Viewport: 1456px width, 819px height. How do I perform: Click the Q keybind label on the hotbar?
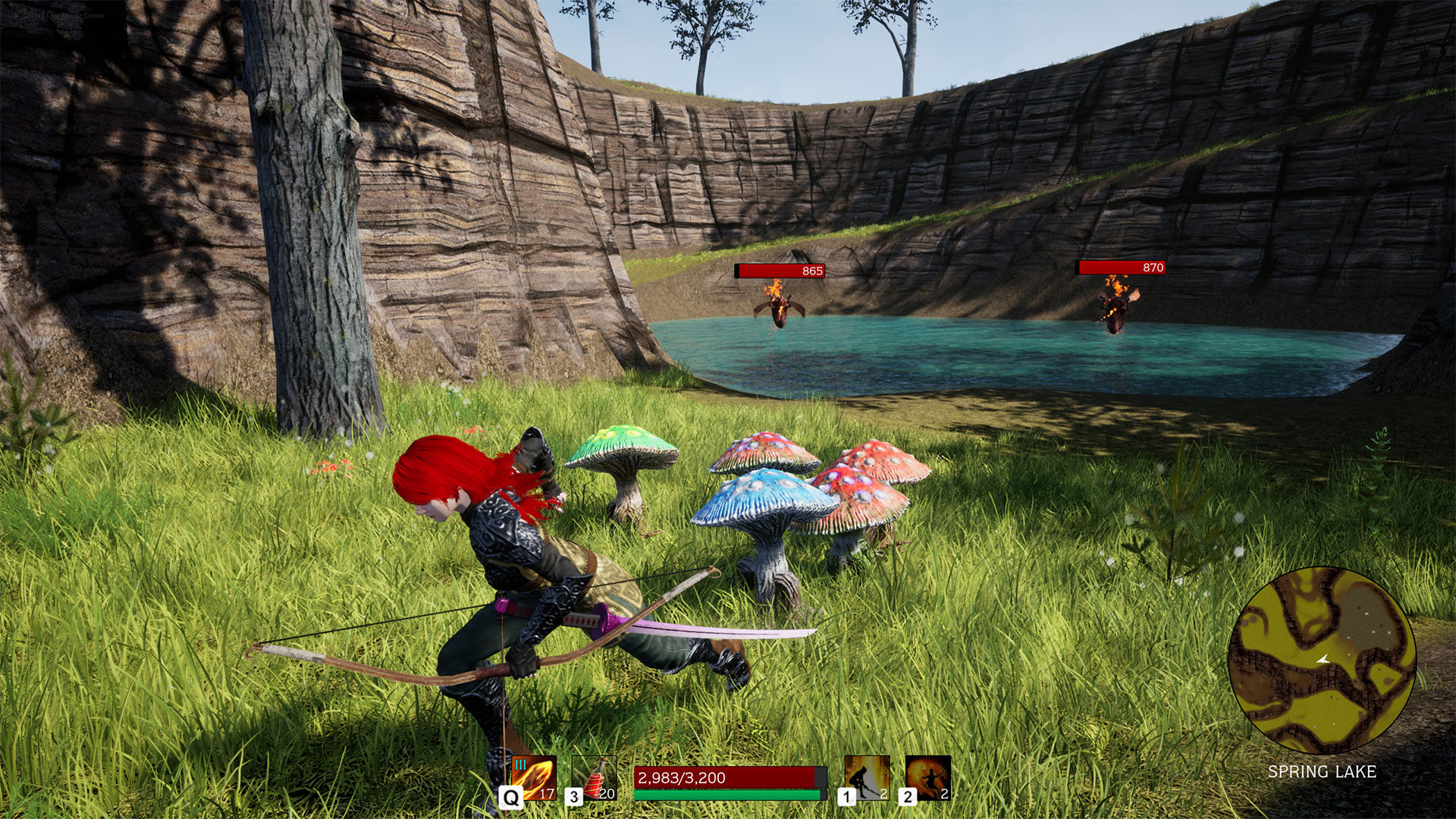(510, 796)
